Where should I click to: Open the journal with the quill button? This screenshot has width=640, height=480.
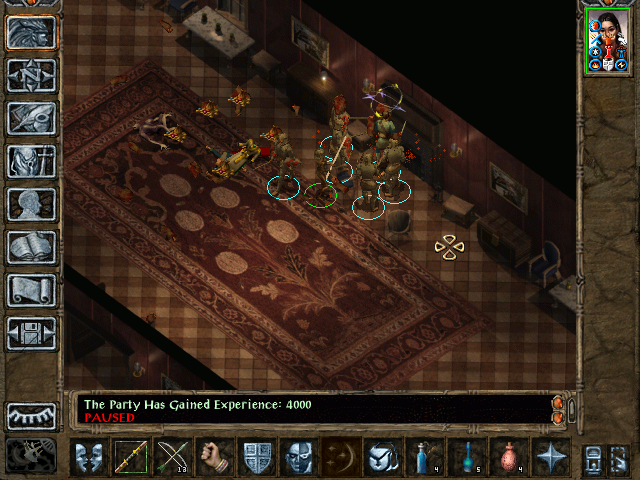click(x=32, y=118)
